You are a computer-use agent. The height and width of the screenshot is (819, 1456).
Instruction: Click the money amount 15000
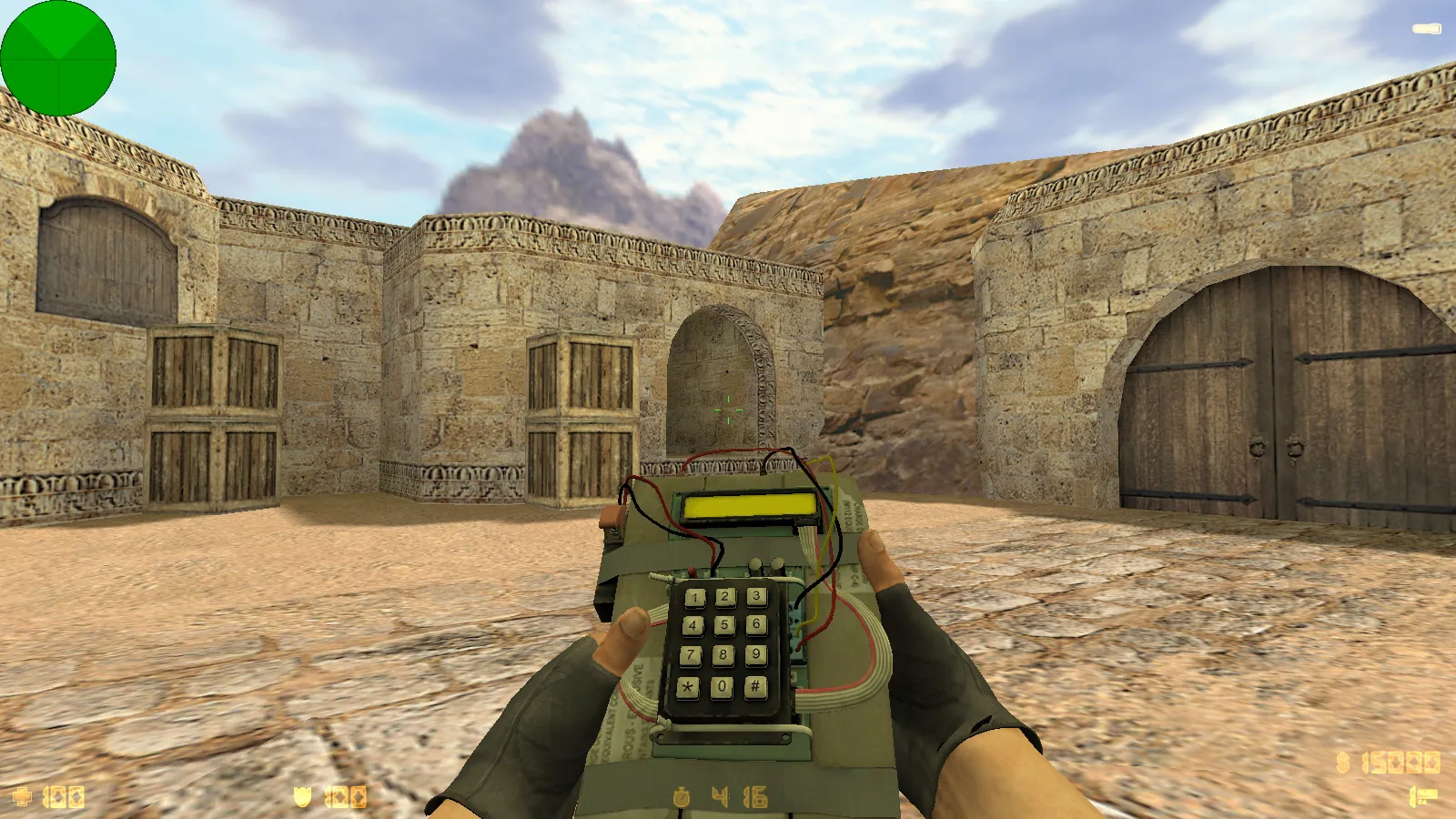coord(1401,762)
